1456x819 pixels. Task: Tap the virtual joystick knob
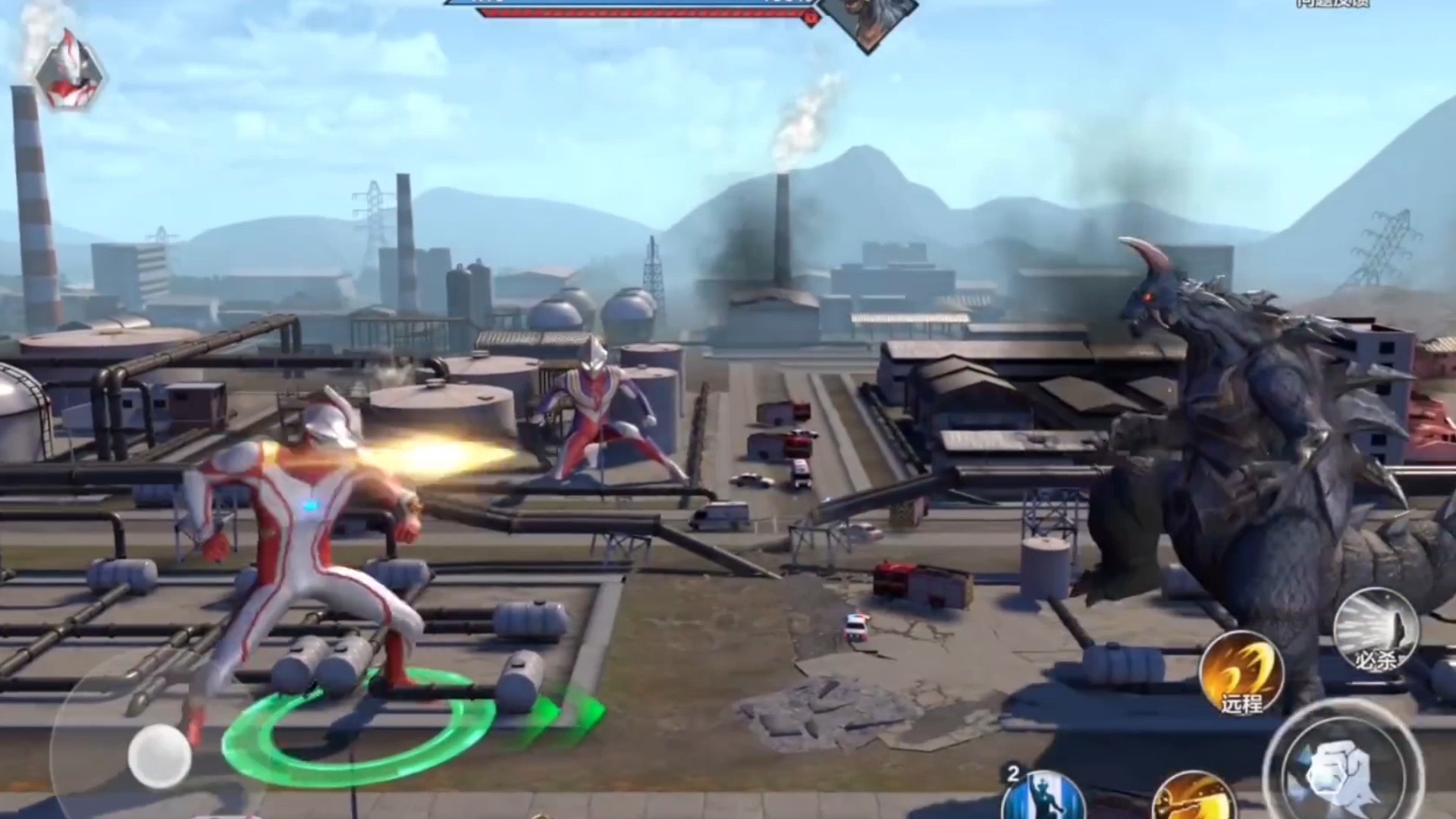tap(159, 755)
